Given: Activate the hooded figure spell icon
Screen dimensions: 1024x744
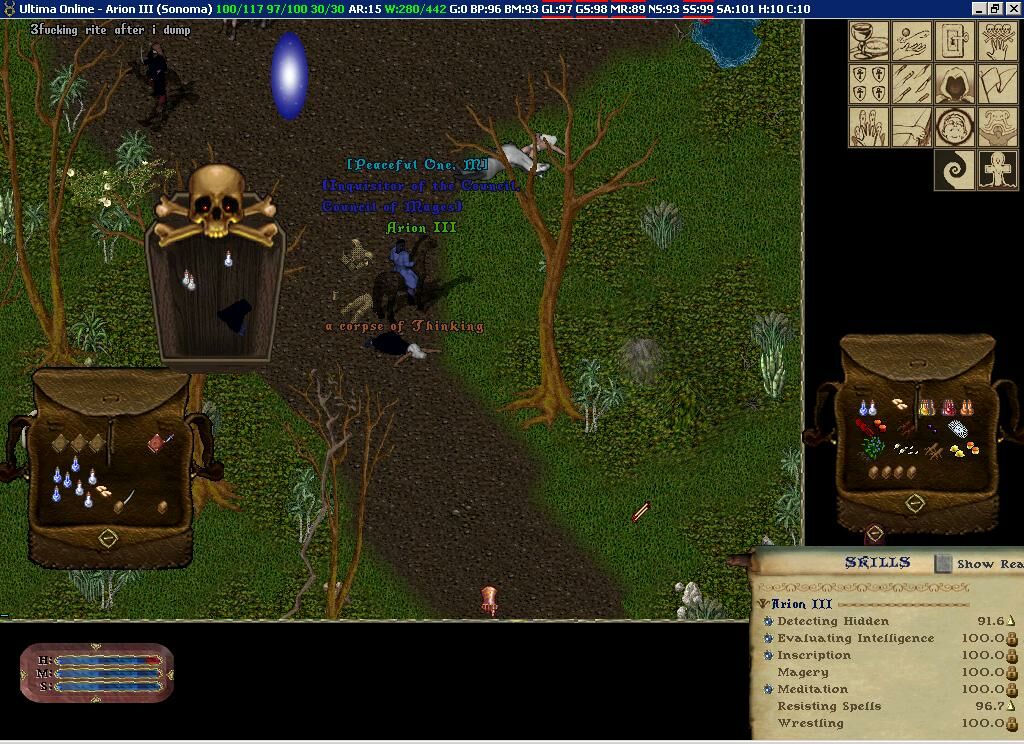Looking at the screenshot, I should pos(955,84).
